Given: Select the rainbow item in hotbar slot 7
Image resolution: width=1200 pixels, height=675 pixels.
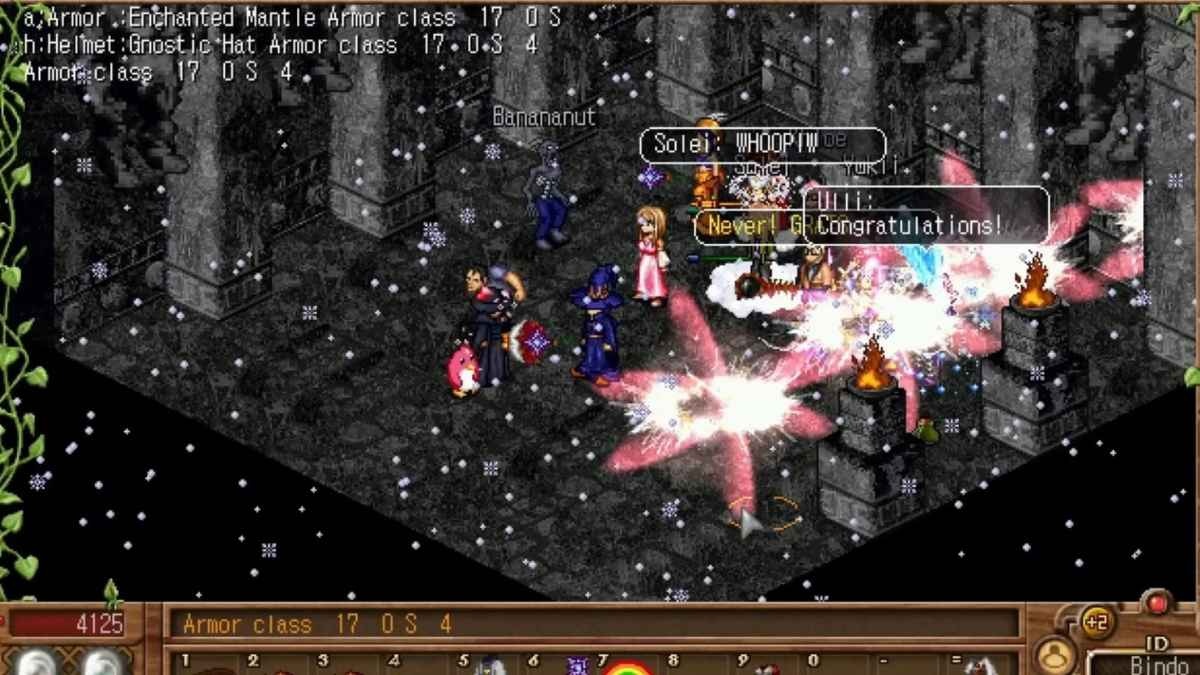Looking at the screenshot, I should [x=626, y=667].
